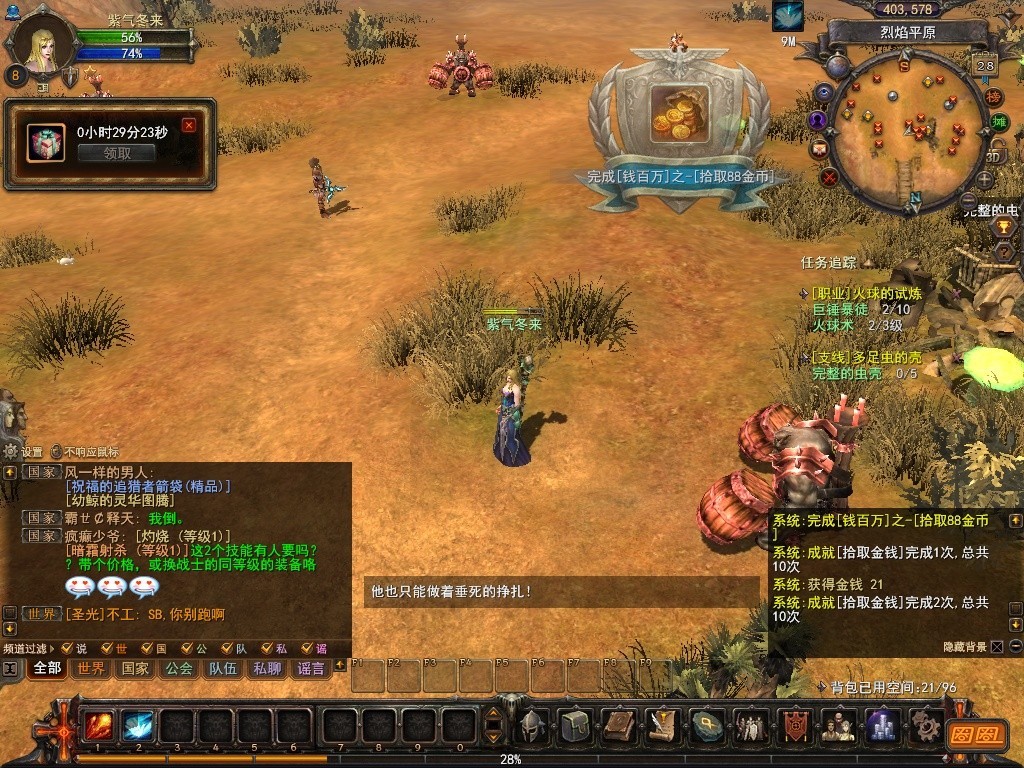The height and width of the screenshot is (768, 1024).
Task: Open the helmet character equipment menu
Action: (533, 725)
